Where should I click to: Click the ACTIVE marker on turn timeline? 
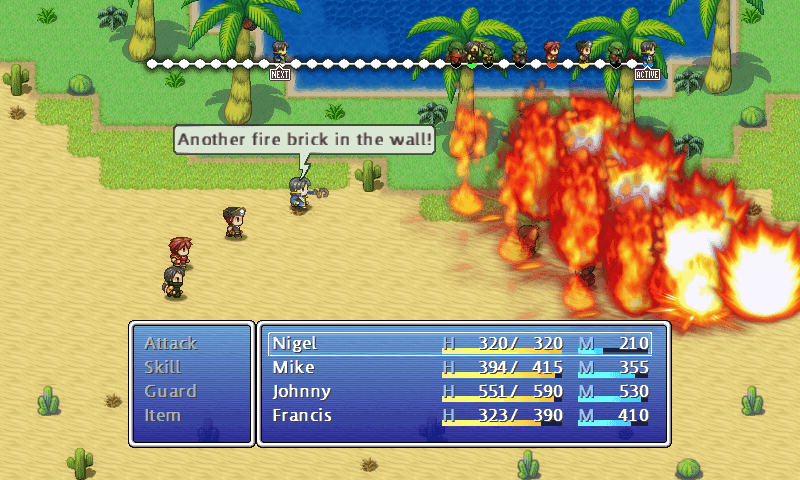pos(648,74)
